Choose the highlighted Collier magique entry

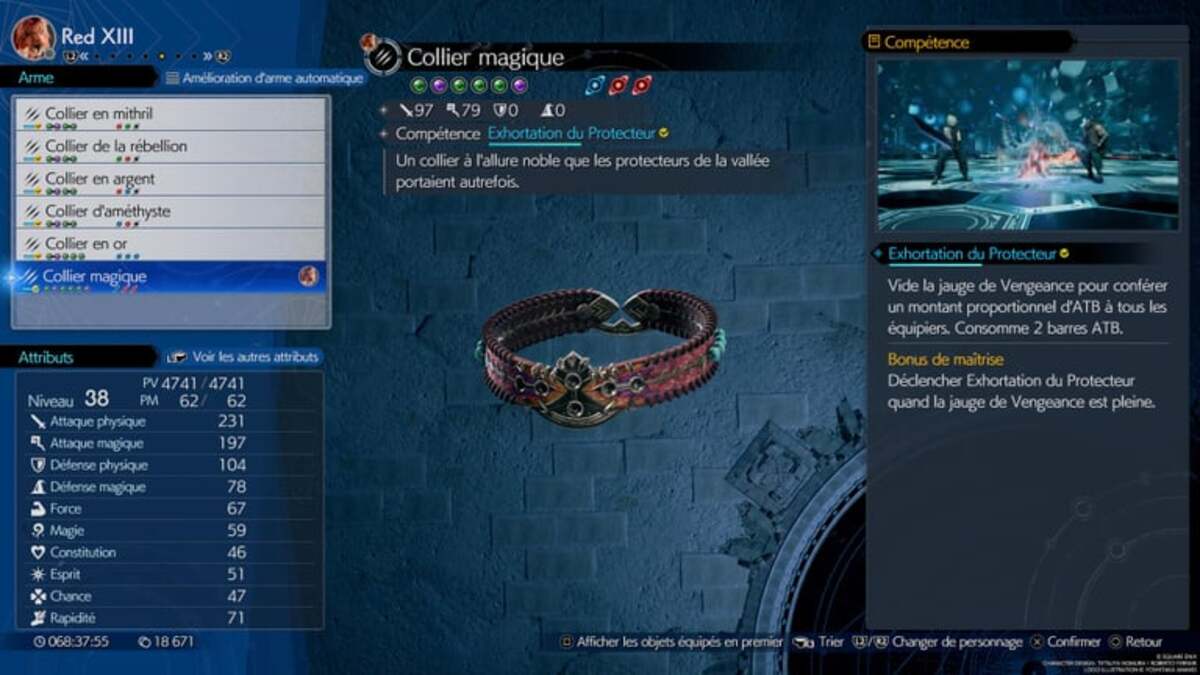[170, 277]
